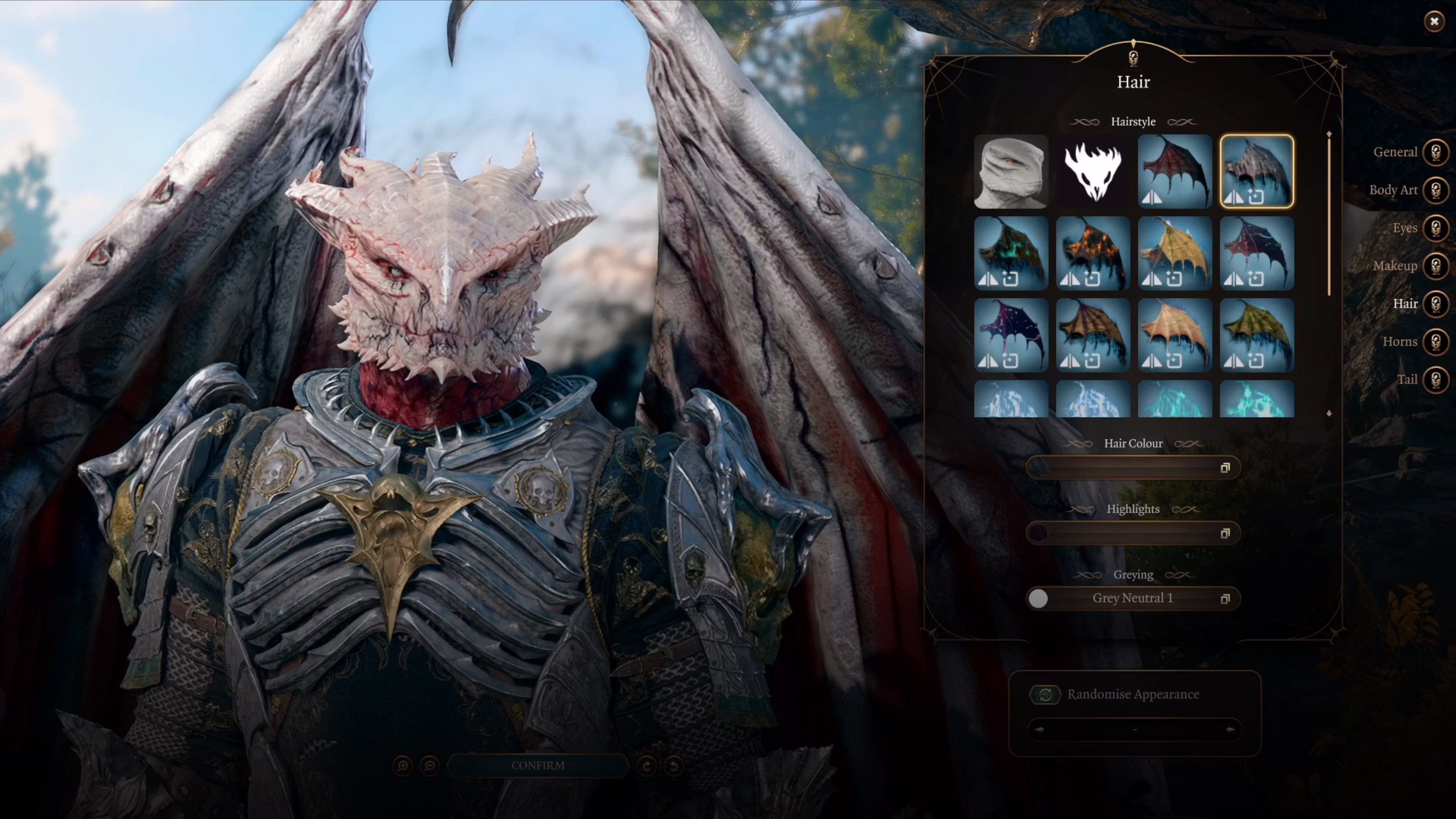Image resolution: width=1456 pixels, height=819 pixels.
Task: Choose the bald head hairstyle
Action: coord(1010,171)
